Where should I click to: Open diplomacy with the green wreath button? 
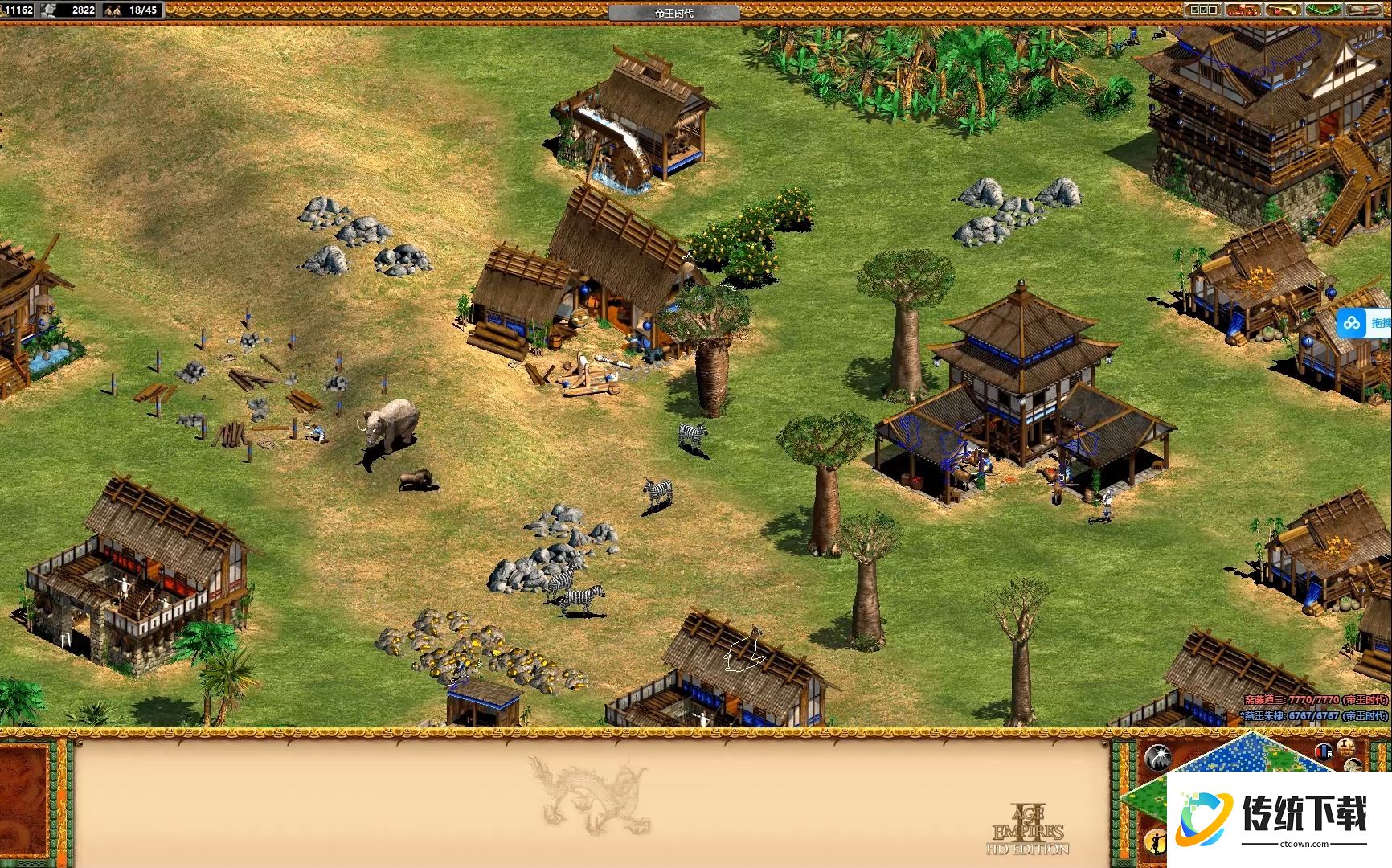coord(1322,10)
